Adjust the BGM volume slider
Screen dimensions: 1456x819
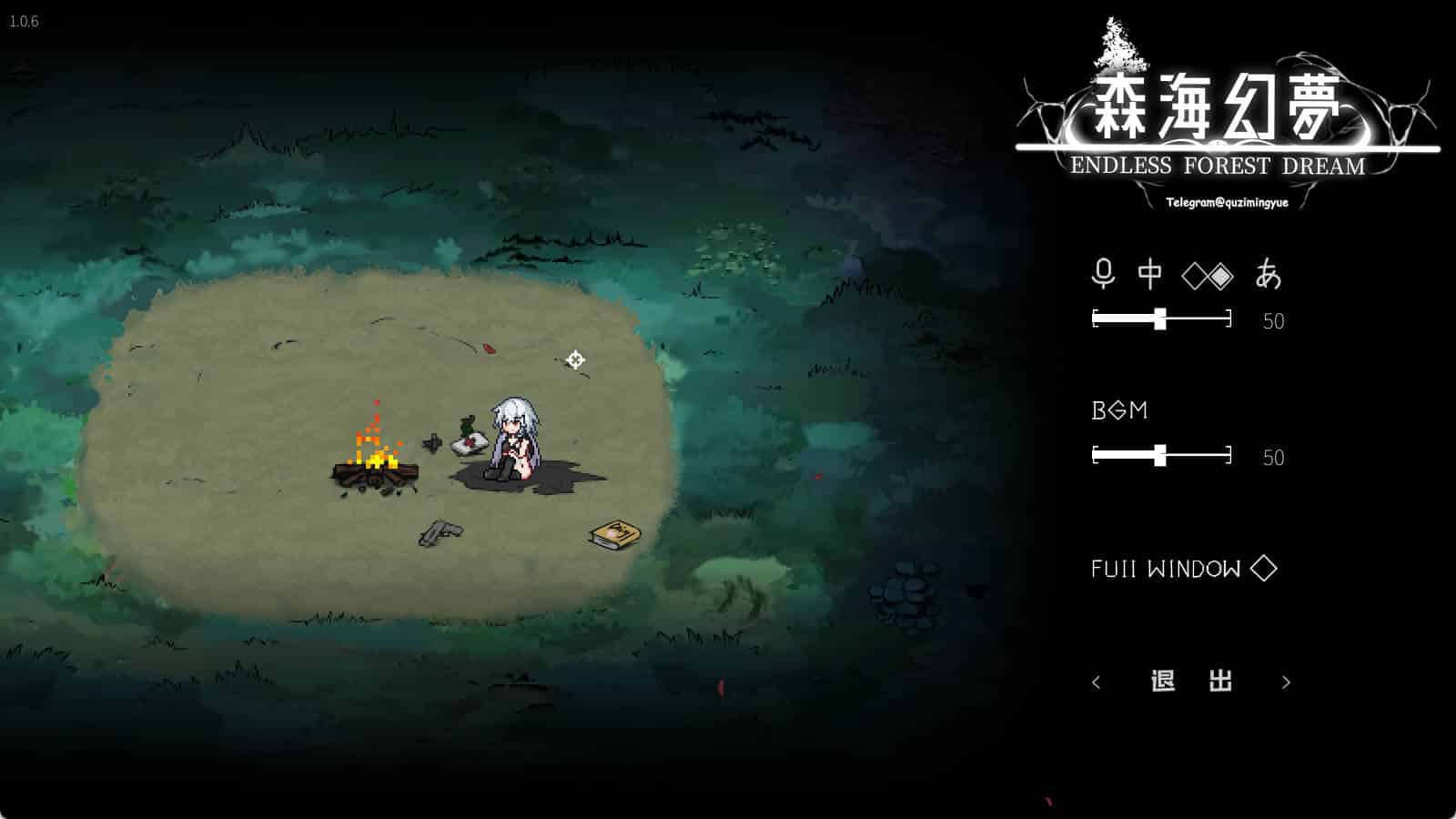(x=1160, y=455)
